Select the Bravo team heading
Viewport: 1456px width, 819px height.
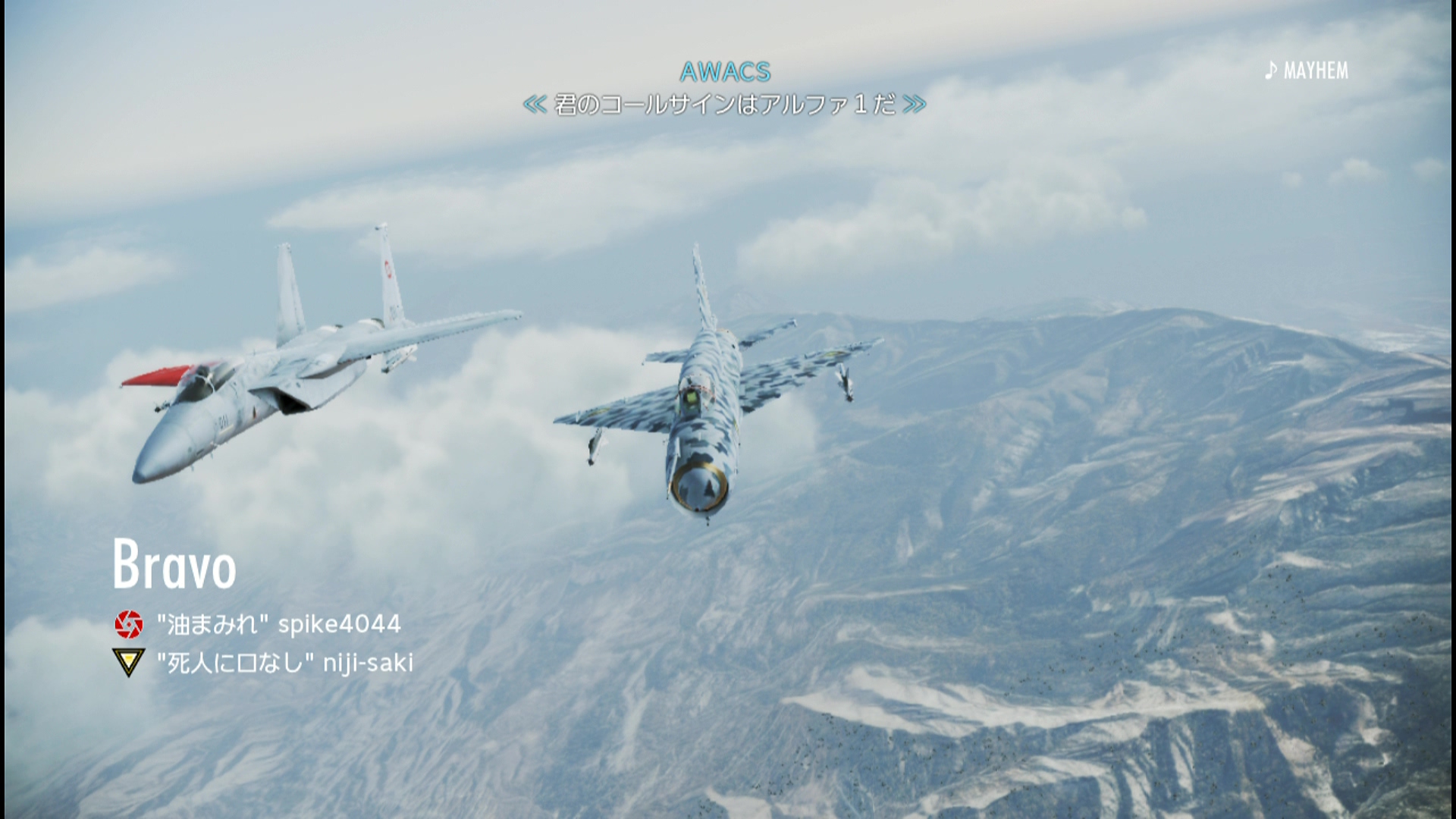coord(174,565)
